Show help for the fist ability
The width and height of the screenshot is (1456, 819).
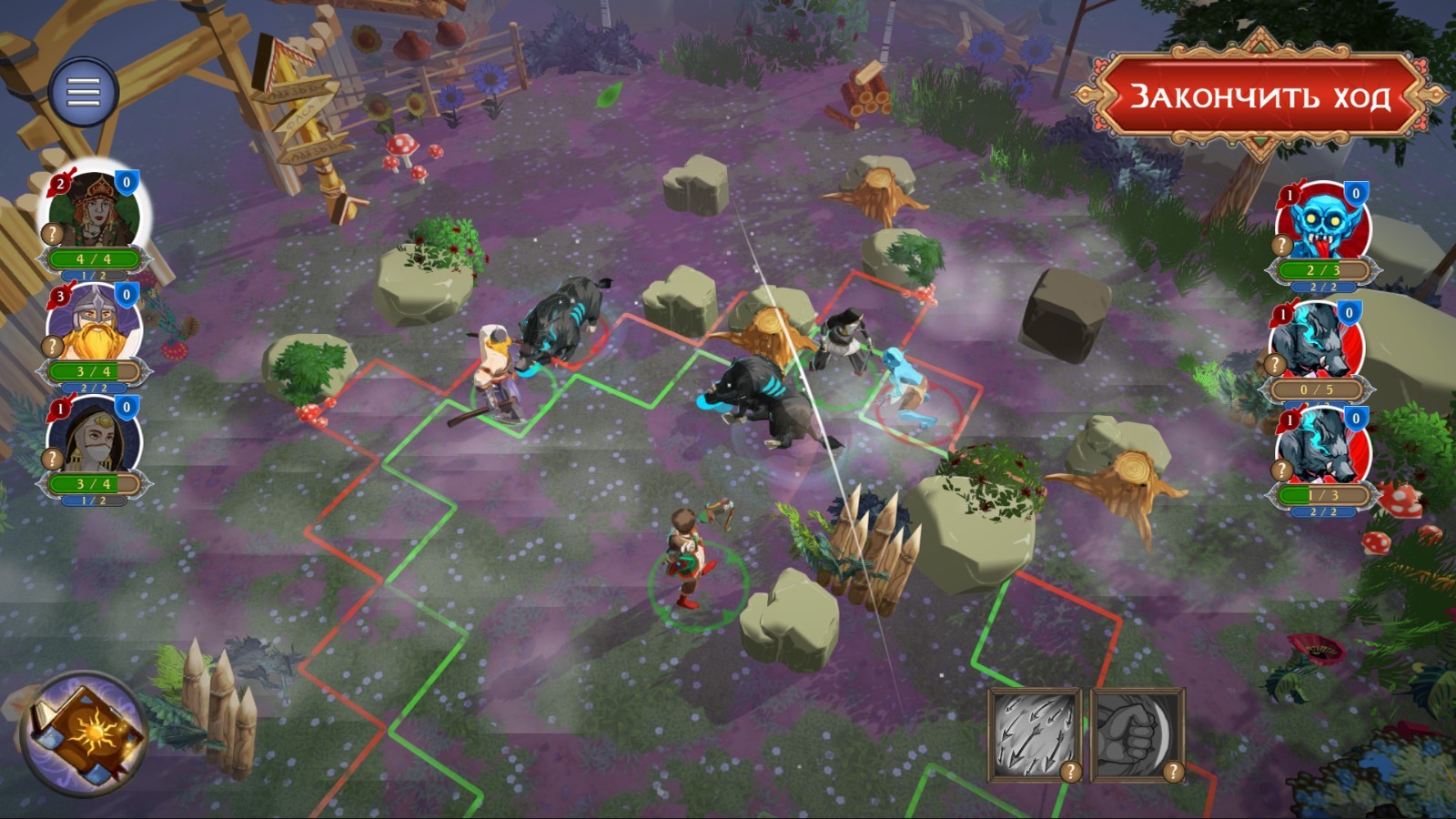tap(1173, 772)
